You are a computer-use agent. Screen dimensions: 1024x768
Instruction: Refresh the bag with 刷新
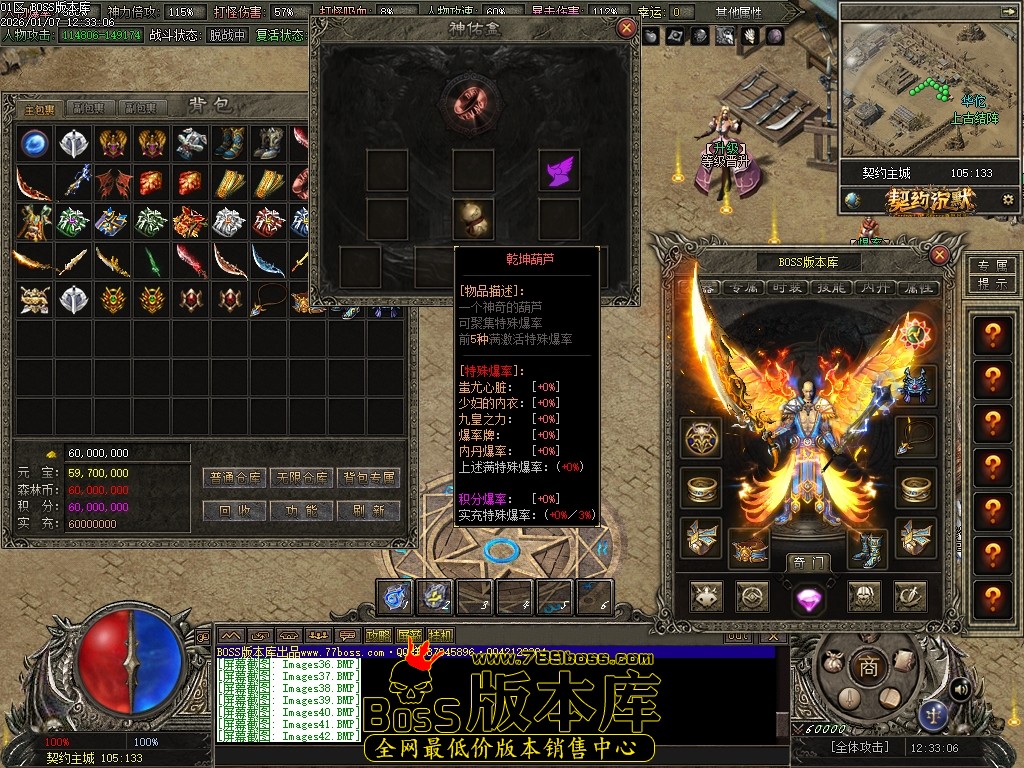coord(369,510)
